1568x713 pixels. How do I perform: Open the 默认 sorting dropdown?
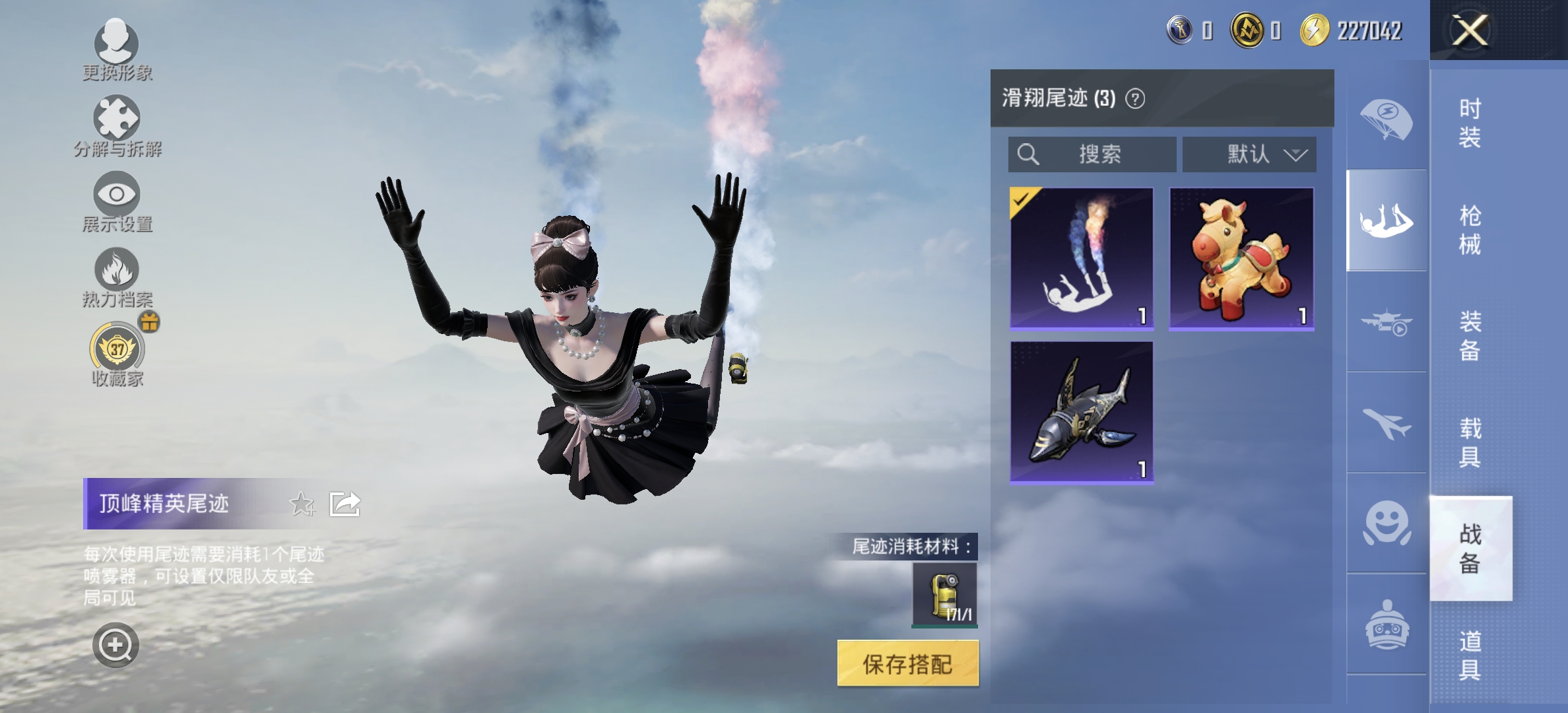[x=1247, y=155]
